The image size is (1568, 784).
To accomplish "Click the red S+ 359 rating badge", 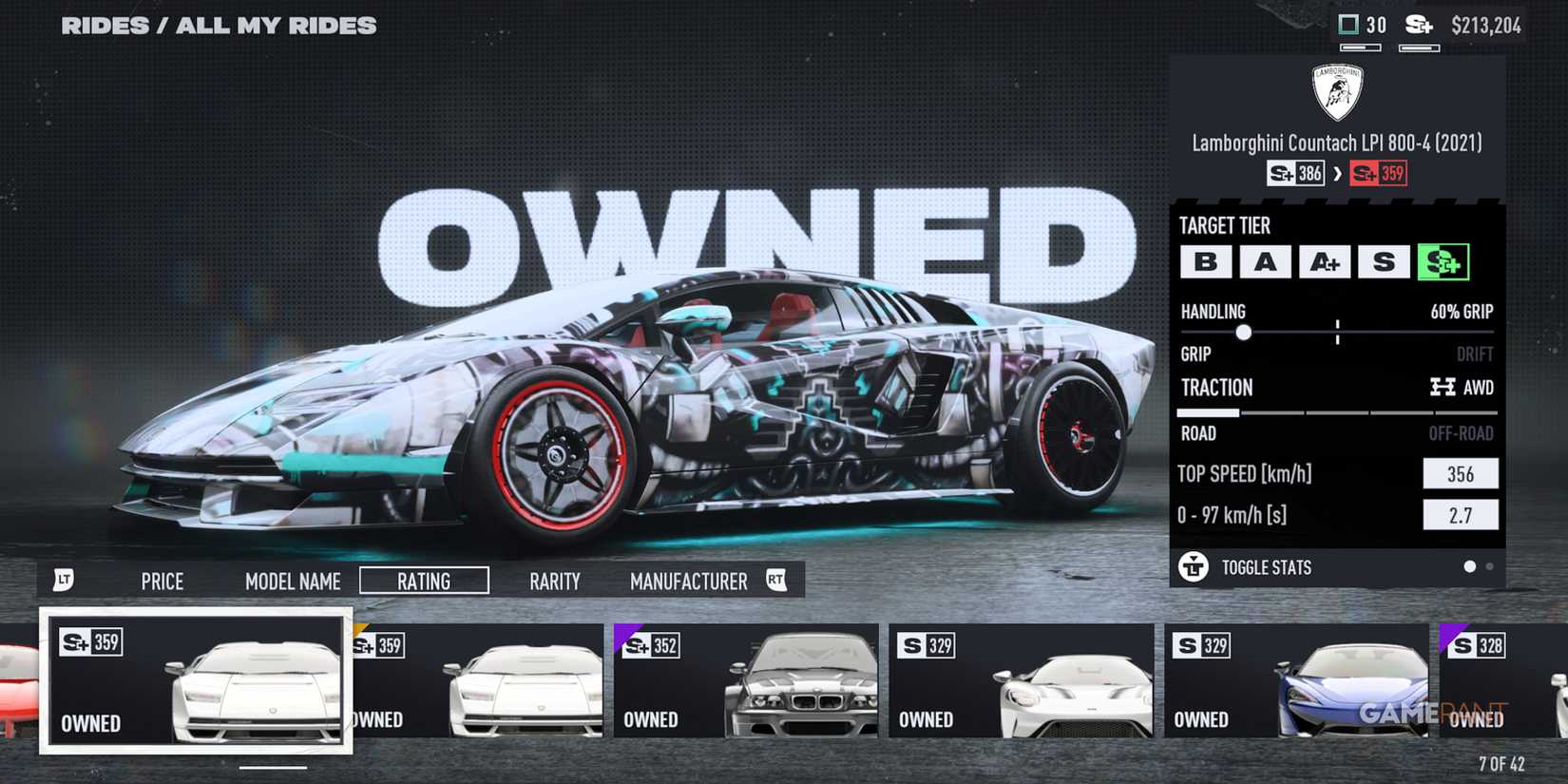I will (1379, 173).
